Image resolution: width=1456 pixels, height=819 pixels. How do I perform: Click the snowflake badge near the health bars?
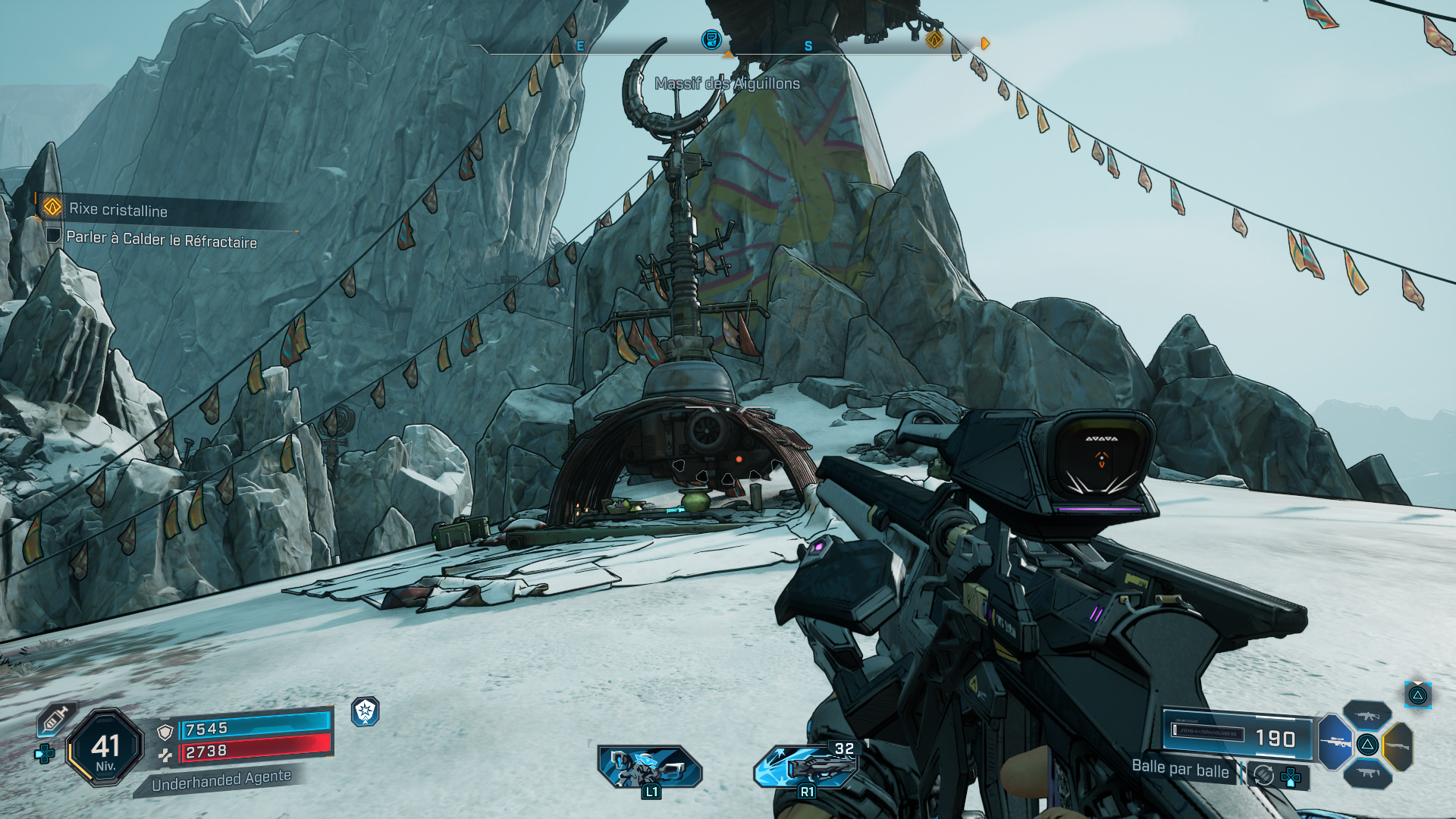tap(366, 711)
